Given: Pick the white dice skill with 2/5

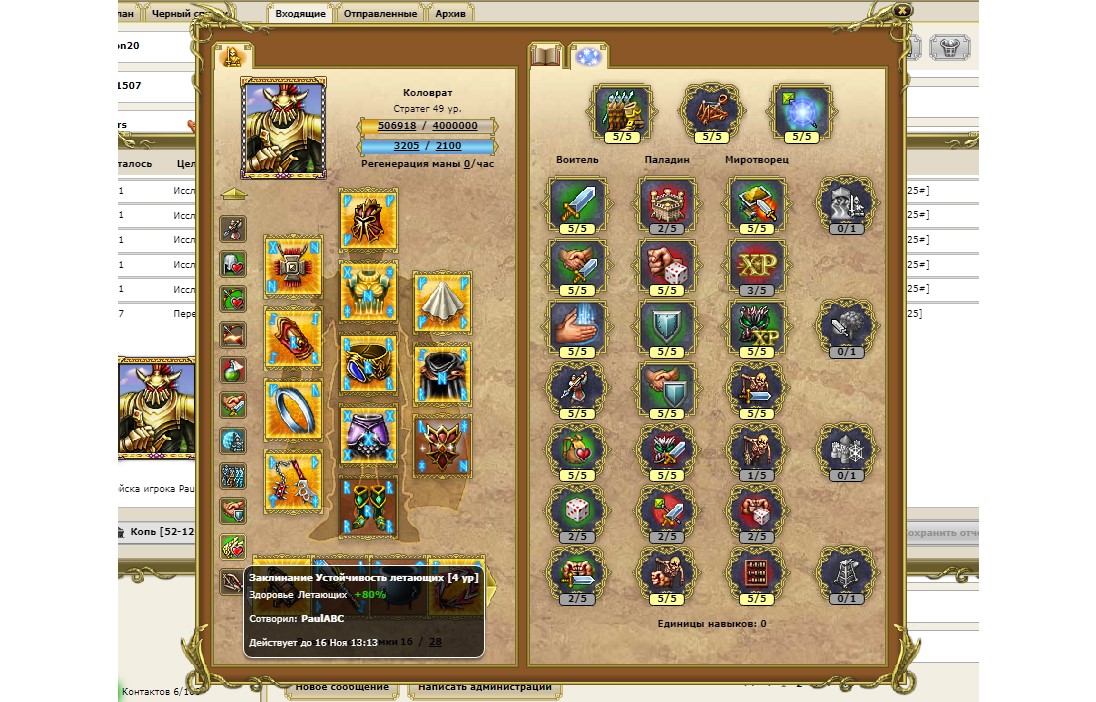Looking at the screenshot, I should 578,512.
